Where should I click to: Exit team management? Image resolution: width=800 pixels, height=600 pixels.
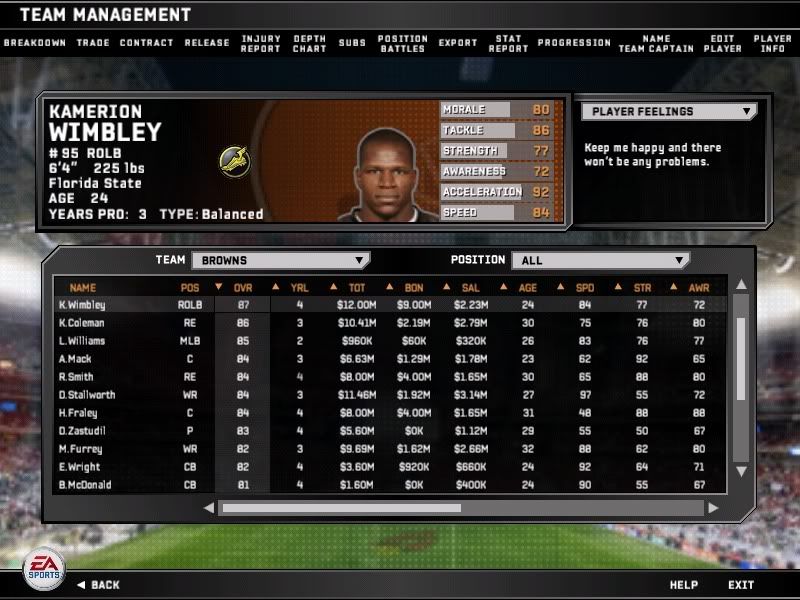click(x=741, y=585)
